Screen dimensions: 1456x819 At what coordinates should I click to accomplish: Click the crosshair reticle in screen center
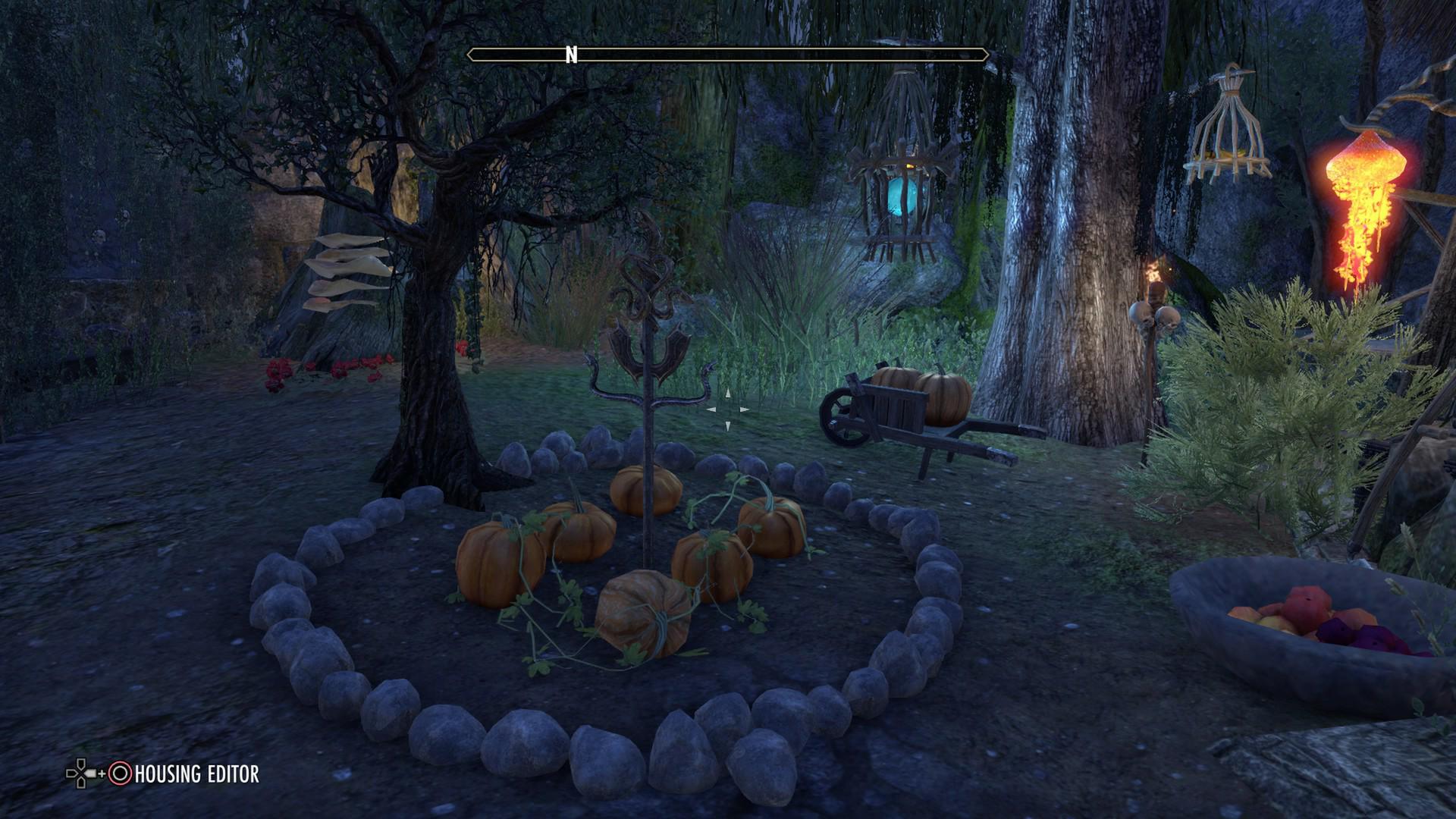click(728, 409)
